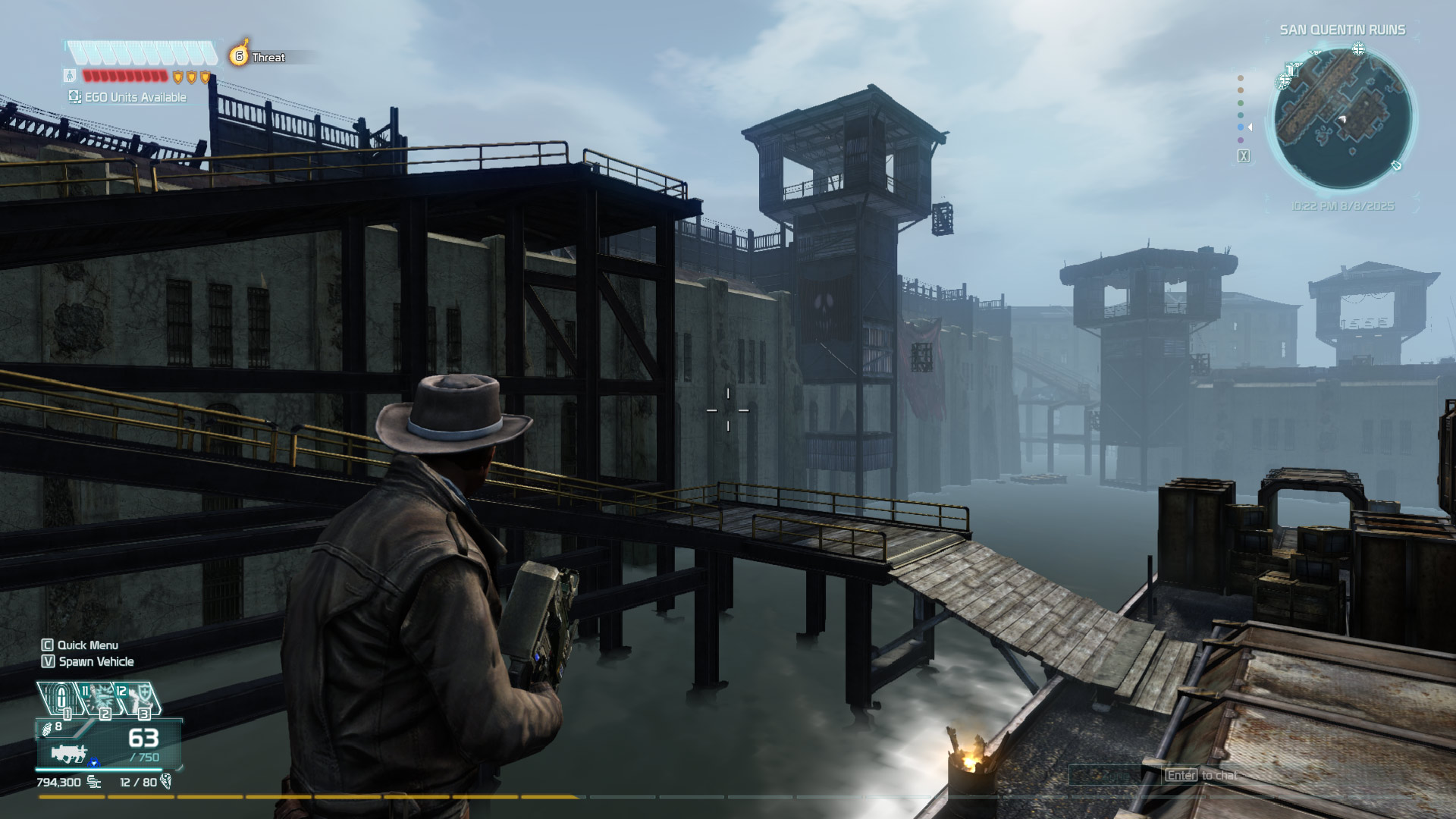Image resolution: width=1456 pixels, height=819 pixels.
Task: Click the vendor marker on minimap's top edge
Action: [1358, 49]
